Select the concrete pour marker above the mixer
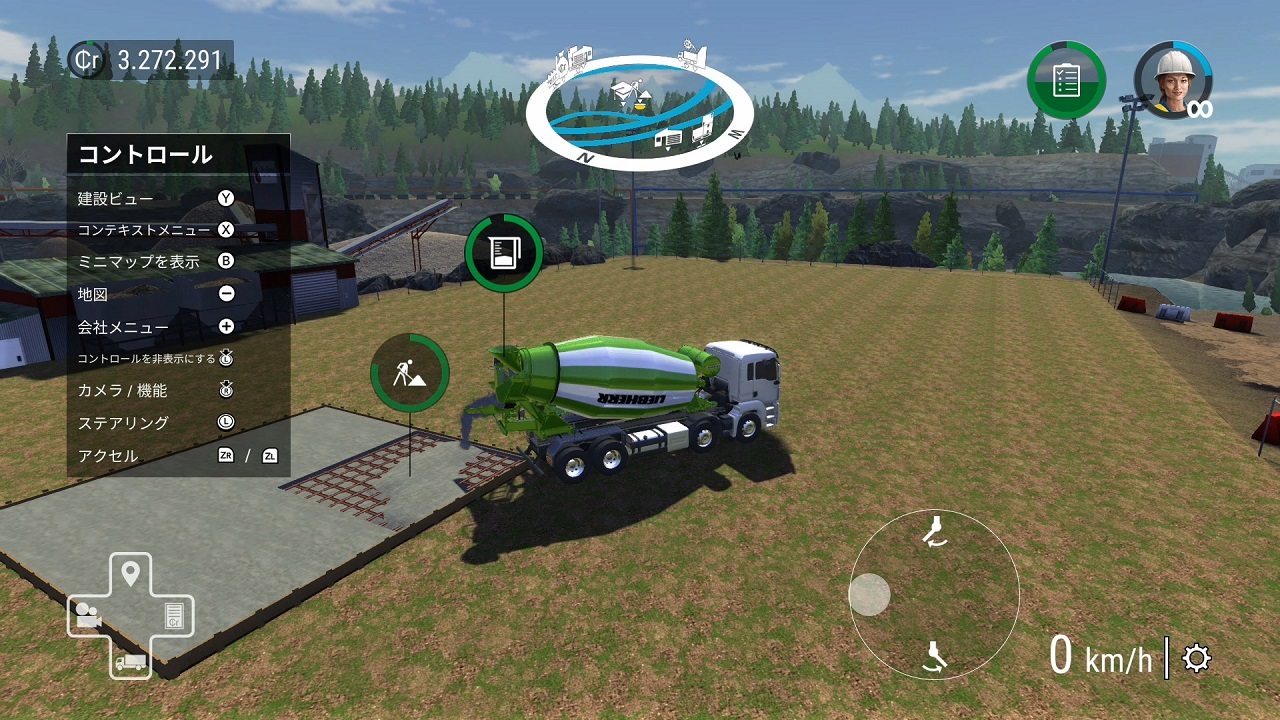This screenshot has height=720, width=1280. 504,253
